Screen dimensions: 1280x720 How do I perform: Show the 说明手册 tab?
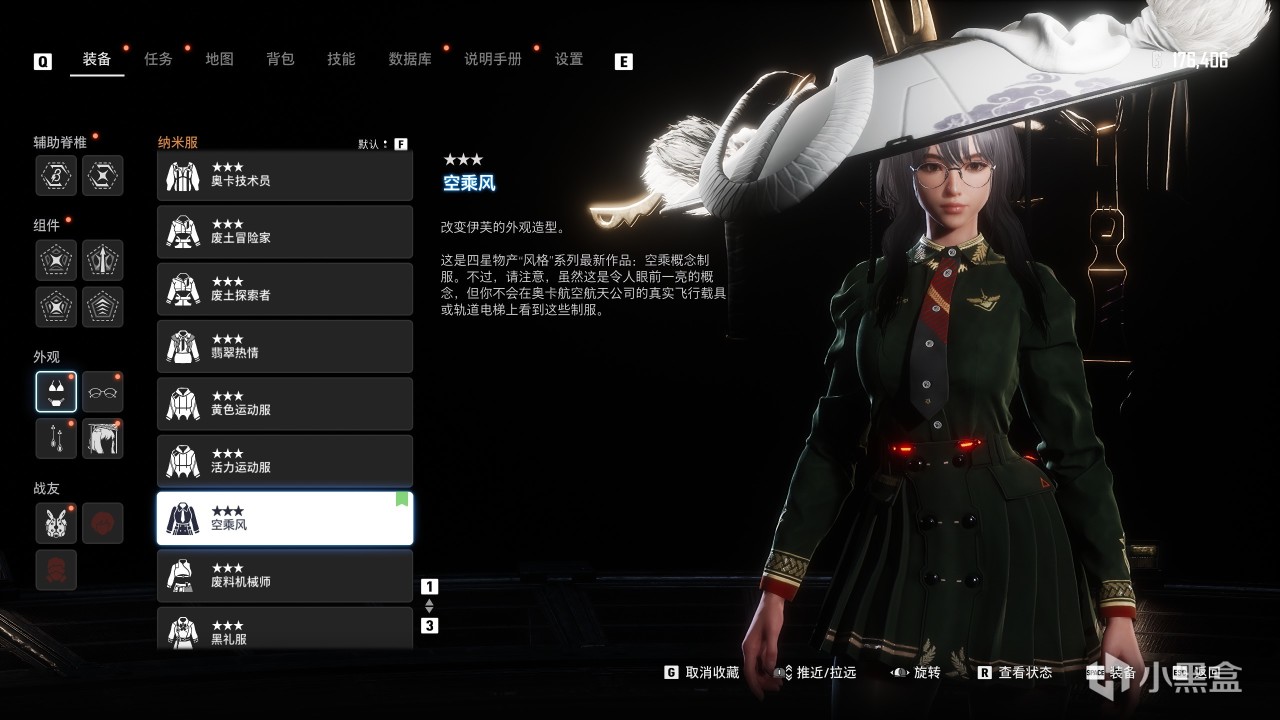click(x=493, y=59)
